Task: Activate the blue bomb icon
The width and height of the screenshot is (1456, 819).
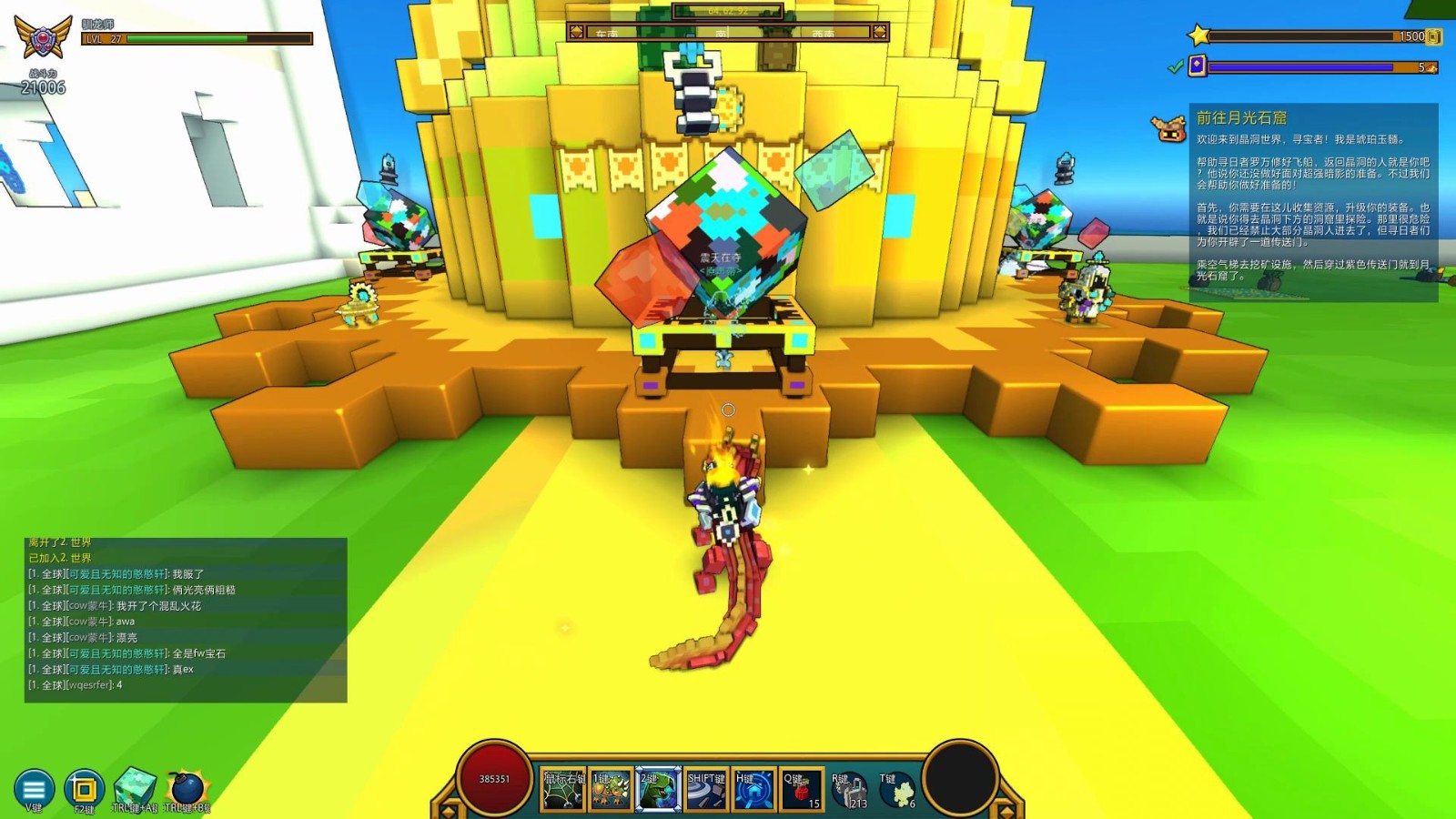Action: pyautogui.click(x=187, y=788)
